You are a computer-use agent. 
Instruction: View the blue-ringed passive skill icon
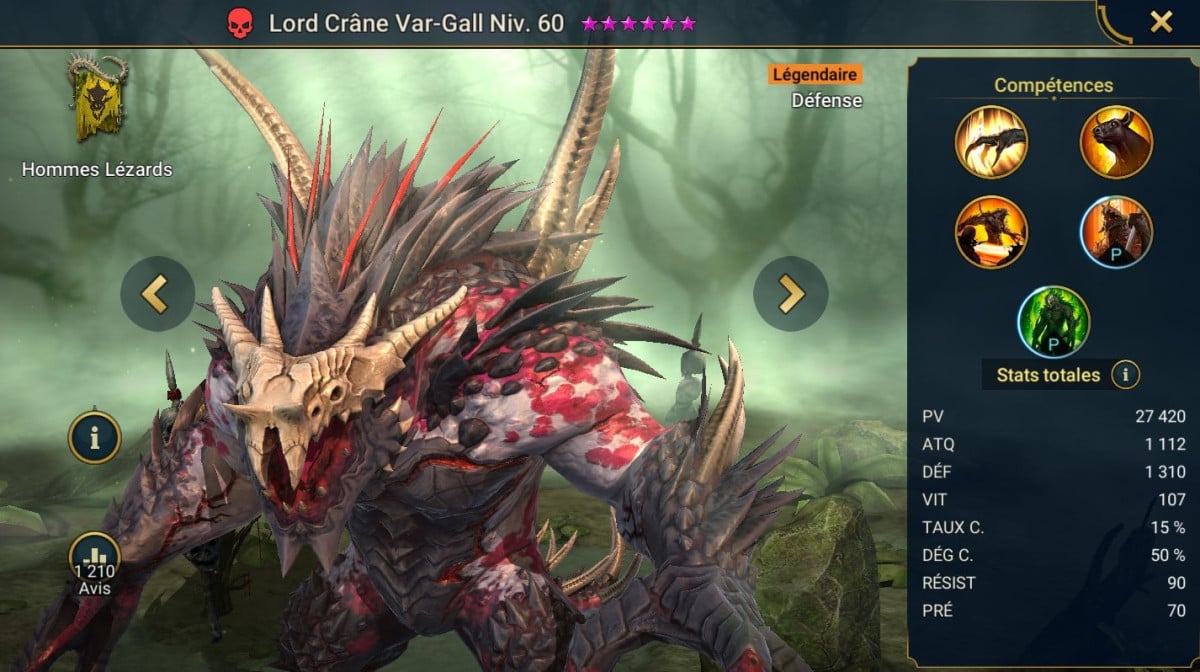pos(1116,232)
